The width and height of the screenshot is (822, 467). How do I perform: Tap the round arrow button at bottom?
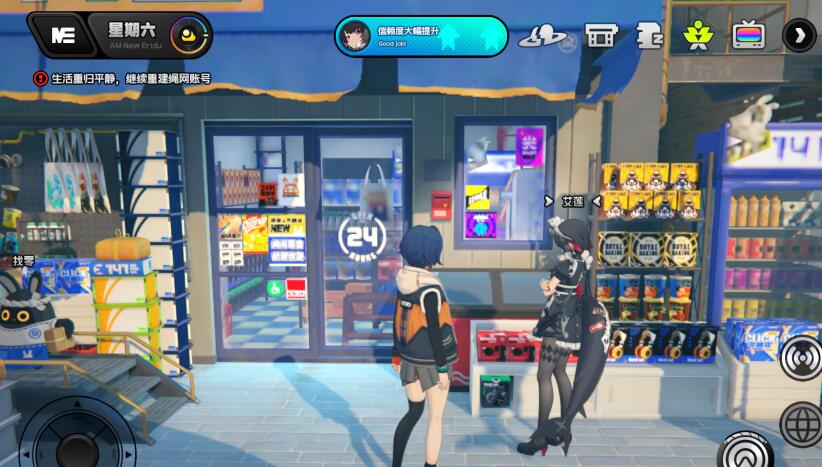pos(745,450)
